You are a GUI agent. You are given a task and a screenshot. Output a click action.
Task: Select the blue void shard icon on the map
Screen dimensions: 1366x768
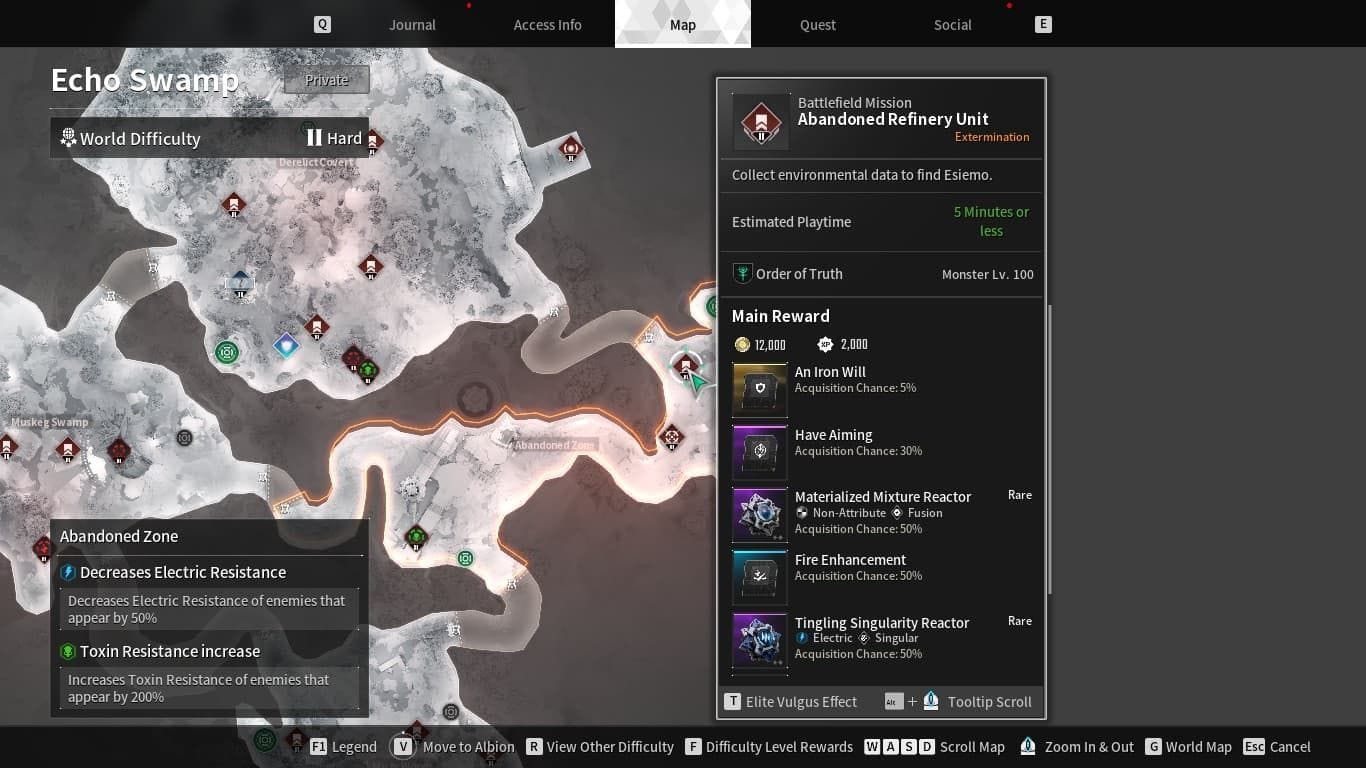click(x=285, y=345)
